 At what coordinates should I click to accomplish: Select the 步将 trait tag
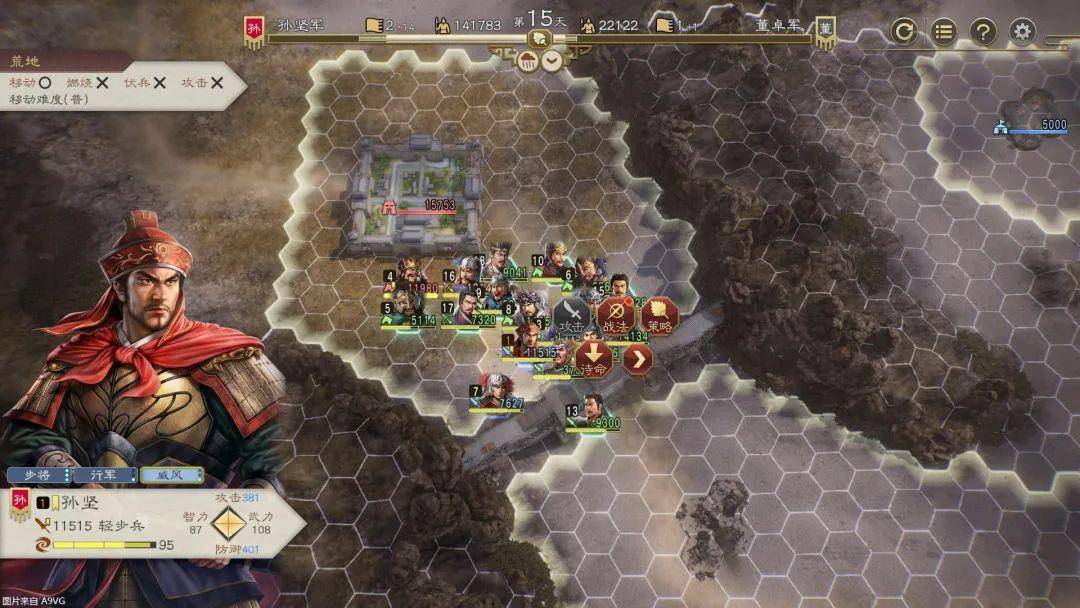(39, 475)
